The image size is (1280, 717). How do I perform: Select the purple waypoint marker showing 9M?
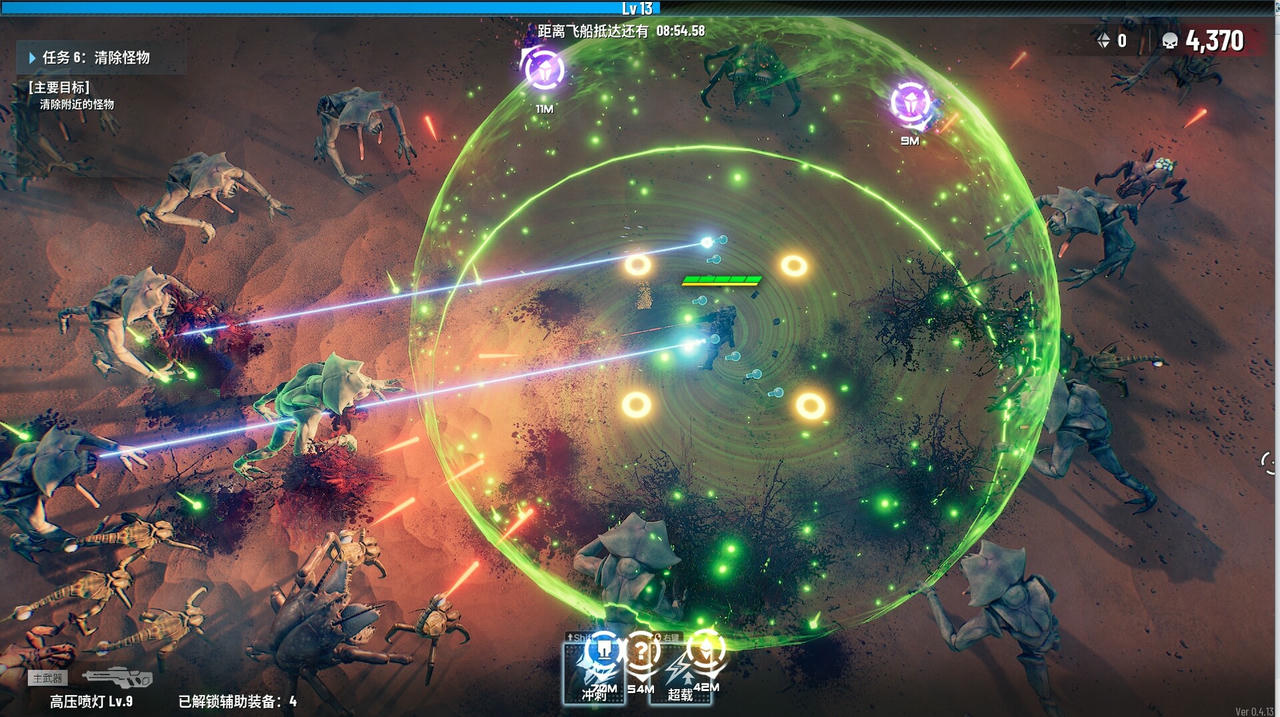coord(910,102)
